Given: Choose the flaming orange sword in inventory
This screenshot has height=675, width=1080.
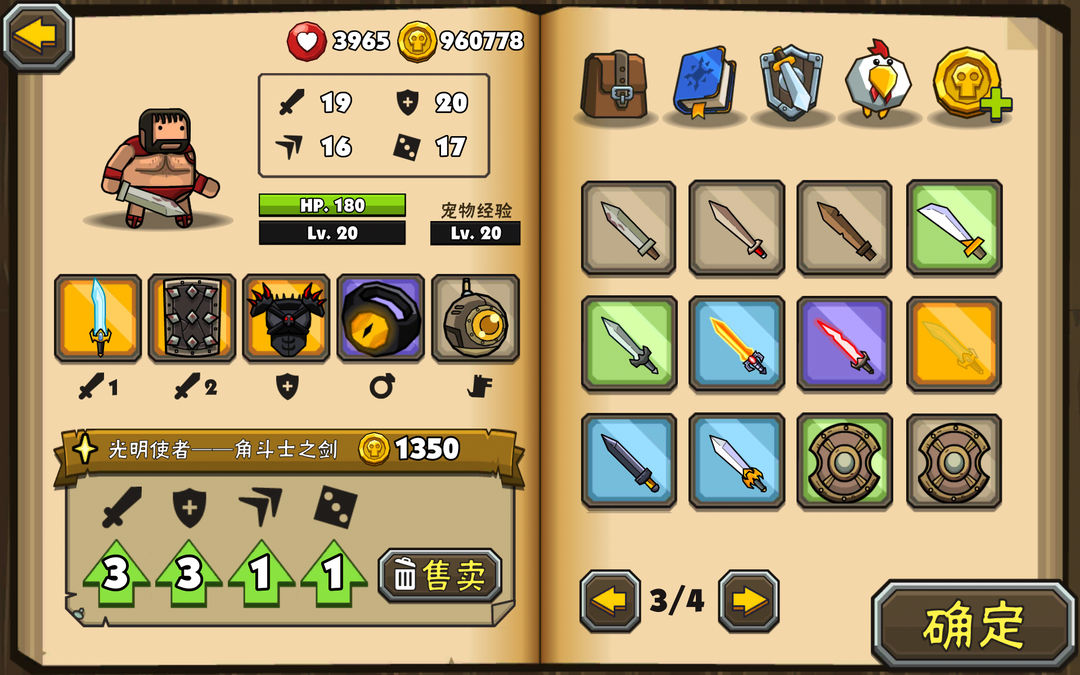Looking at the screenshot, I should coord(736,344).
